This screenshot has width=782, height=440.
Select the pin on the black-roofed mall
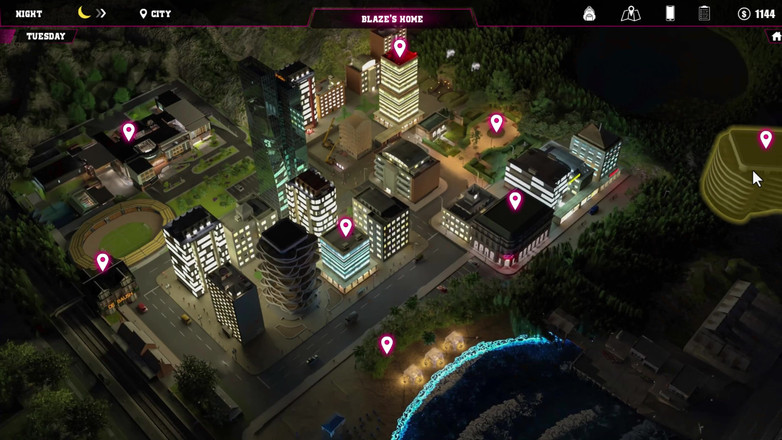pos(515,201)
